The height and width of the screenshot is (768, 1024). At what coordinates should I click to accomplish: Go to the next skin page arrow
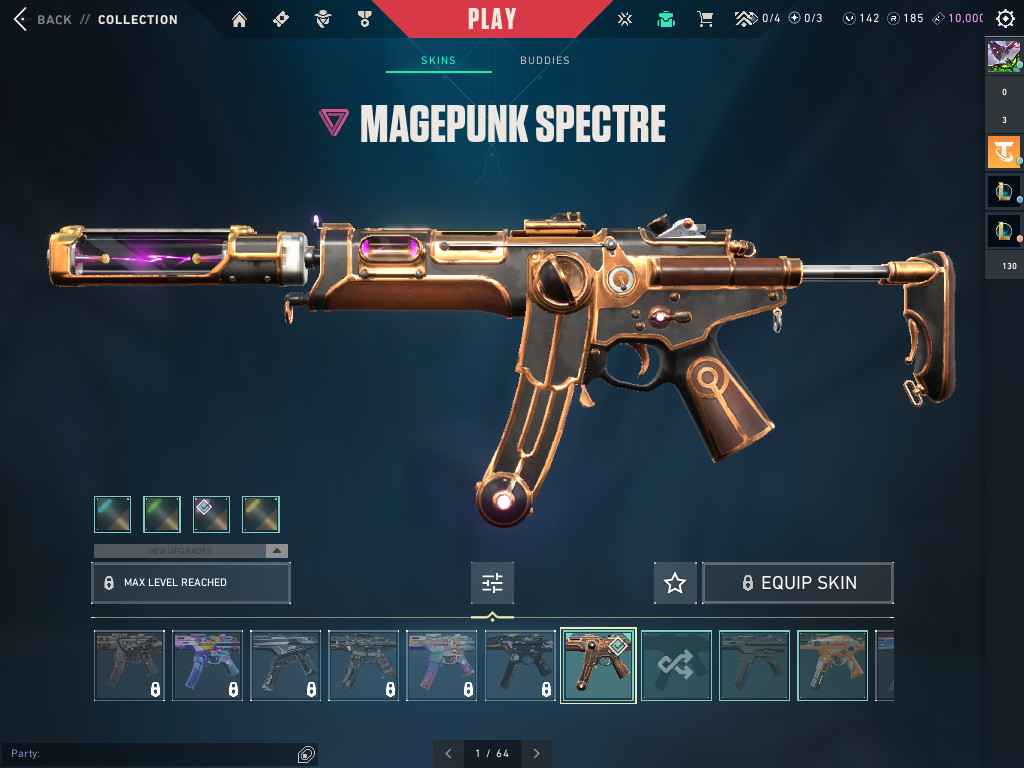[x=537, y=753]
